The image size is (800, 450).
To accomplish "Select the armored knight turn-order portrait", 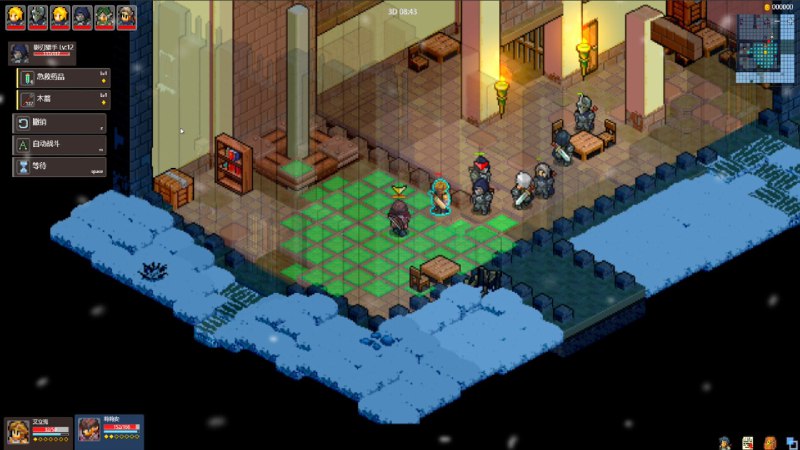I will [37, 14].
